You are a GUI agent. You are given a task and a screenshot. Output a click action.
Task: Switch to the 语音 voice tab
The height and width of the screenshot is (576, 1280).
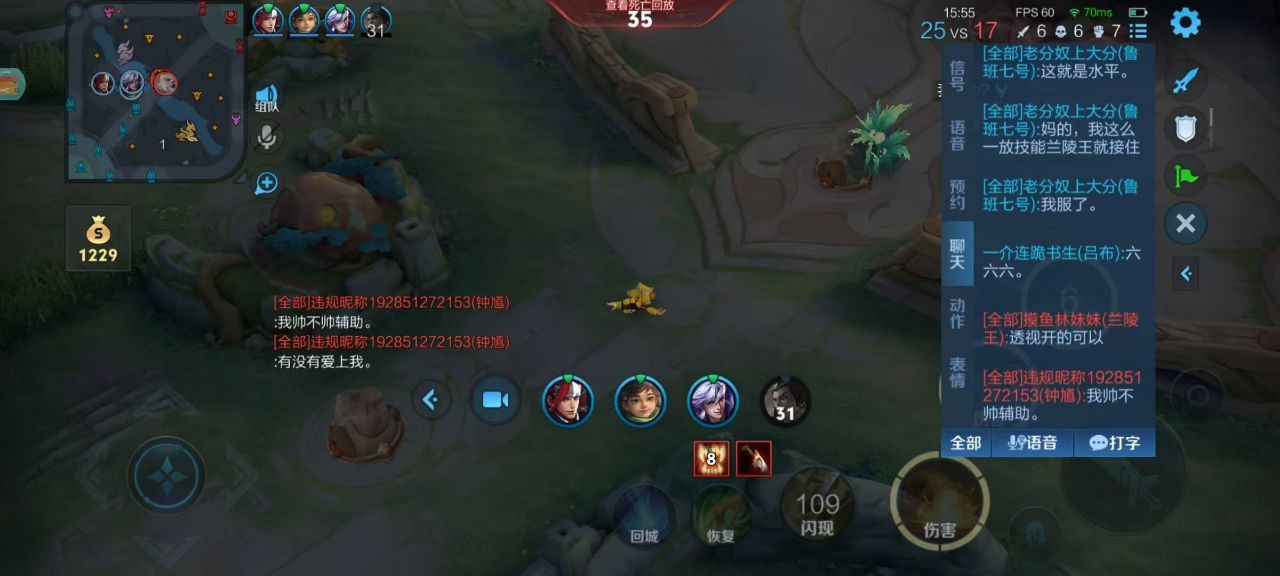coord(957,135)
